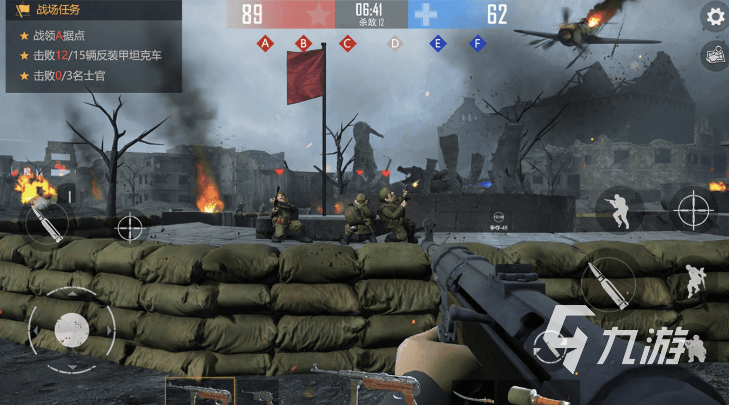This screenshot has height=405, width=729.
Task: Tap the small grenade icon above the sandbags
Action: tap(498, 218)
